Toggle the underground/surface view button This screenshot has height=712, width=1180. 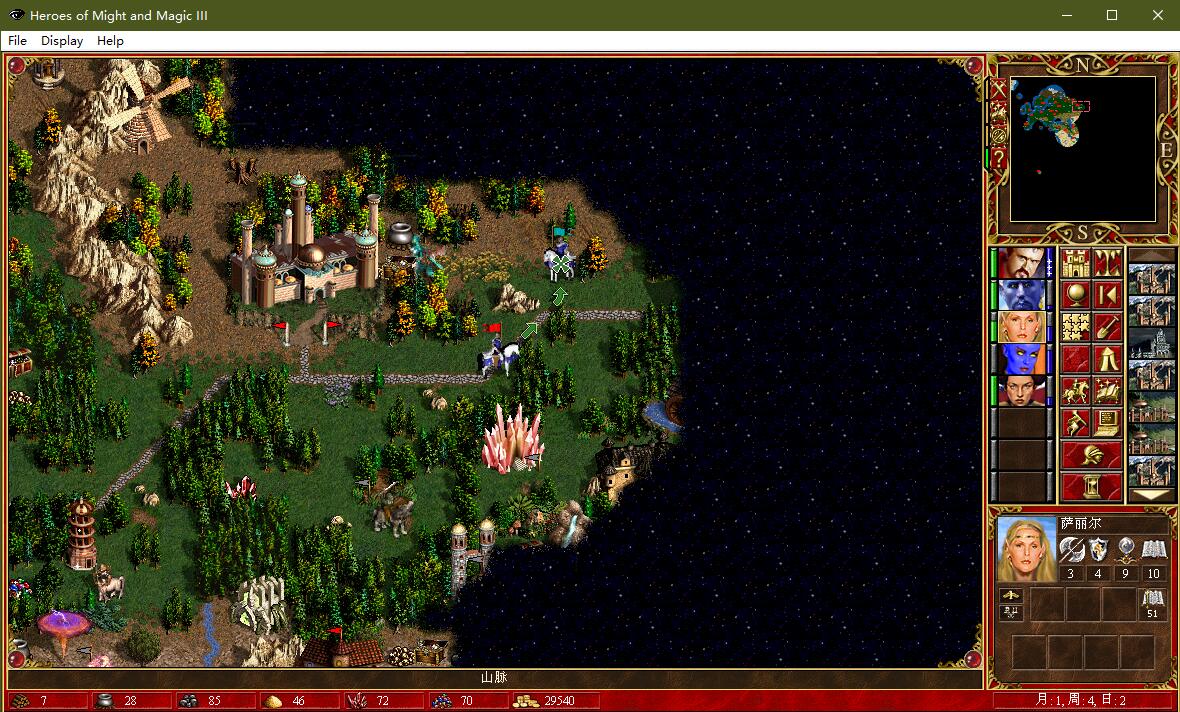tap(1106, 263)
